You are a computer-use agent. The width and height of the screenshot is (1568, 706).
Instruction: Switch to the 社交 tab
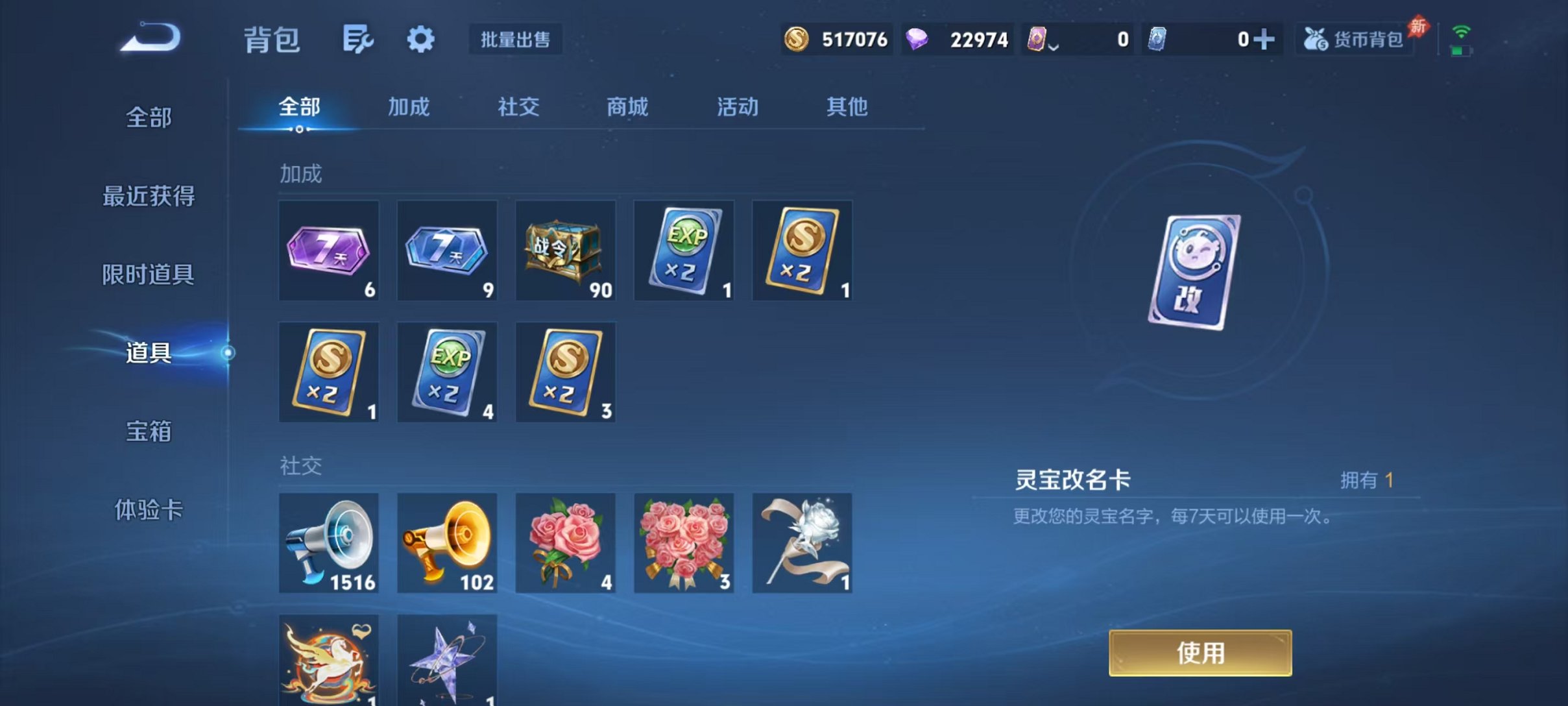pos(517,107)
